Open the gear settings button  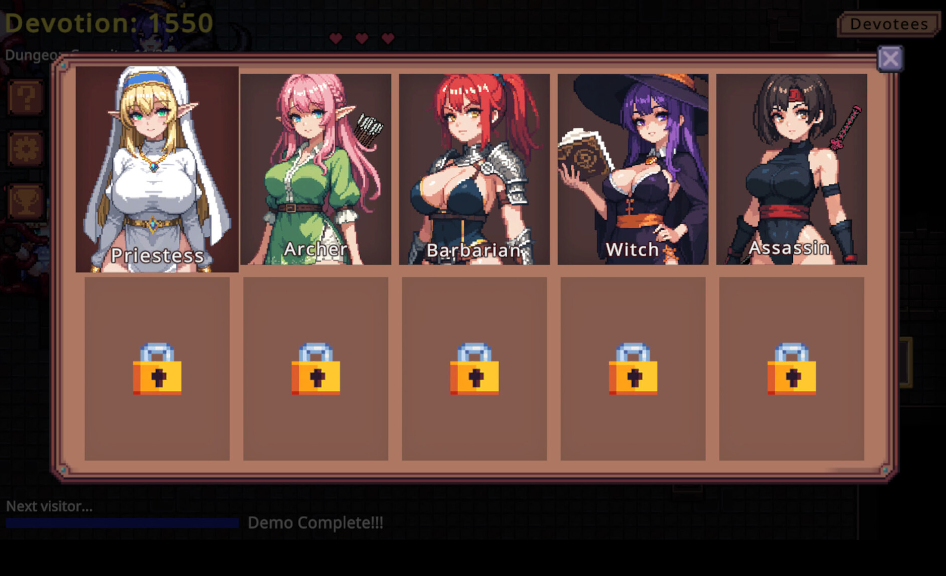pyautogui.click(x=25, y=149)
